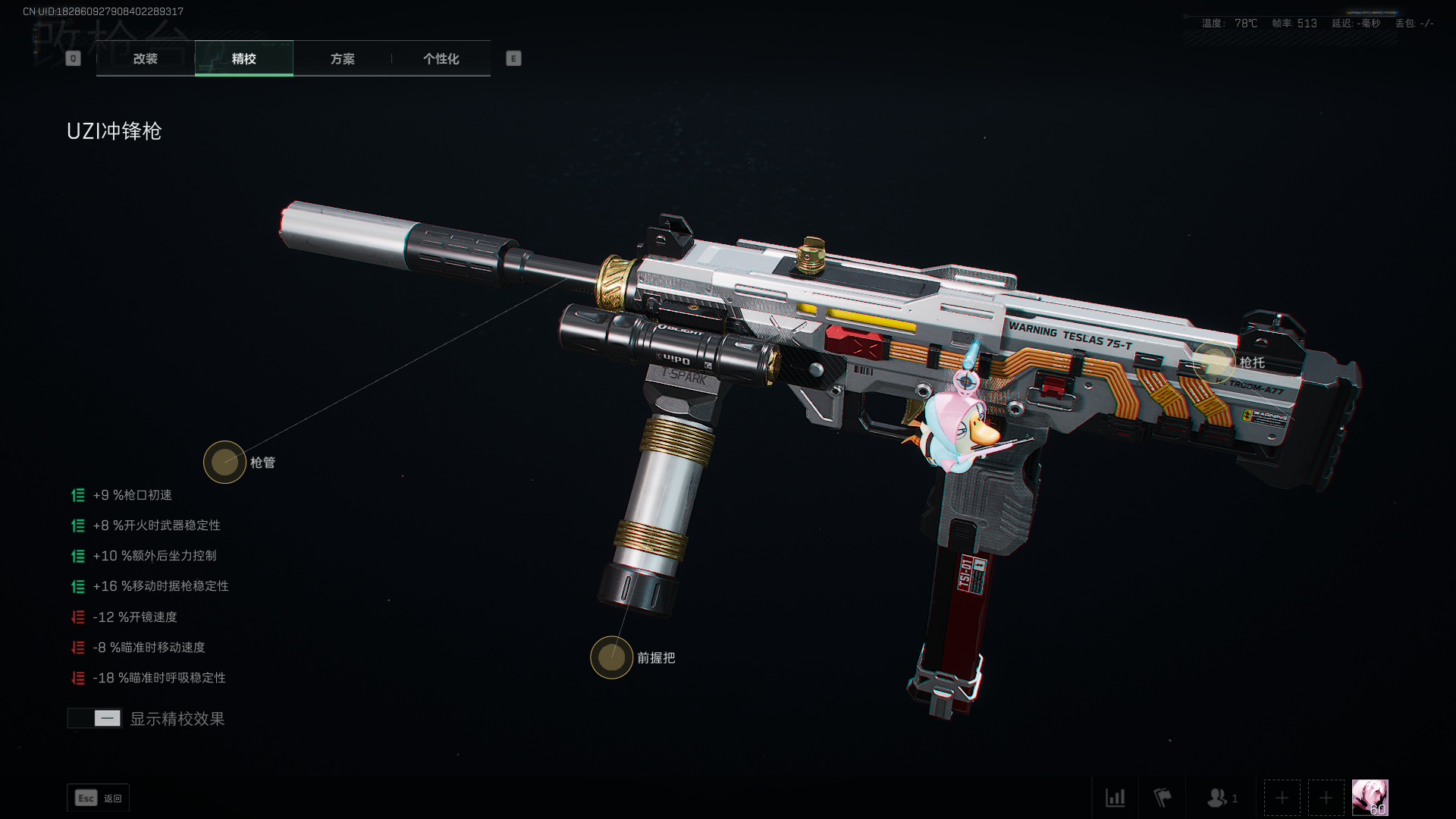Image resolution: width=1456 pixels, height=819 pixels.
Task: Toggle 显示精校效果 switch
Action: (x=95, y=718)
